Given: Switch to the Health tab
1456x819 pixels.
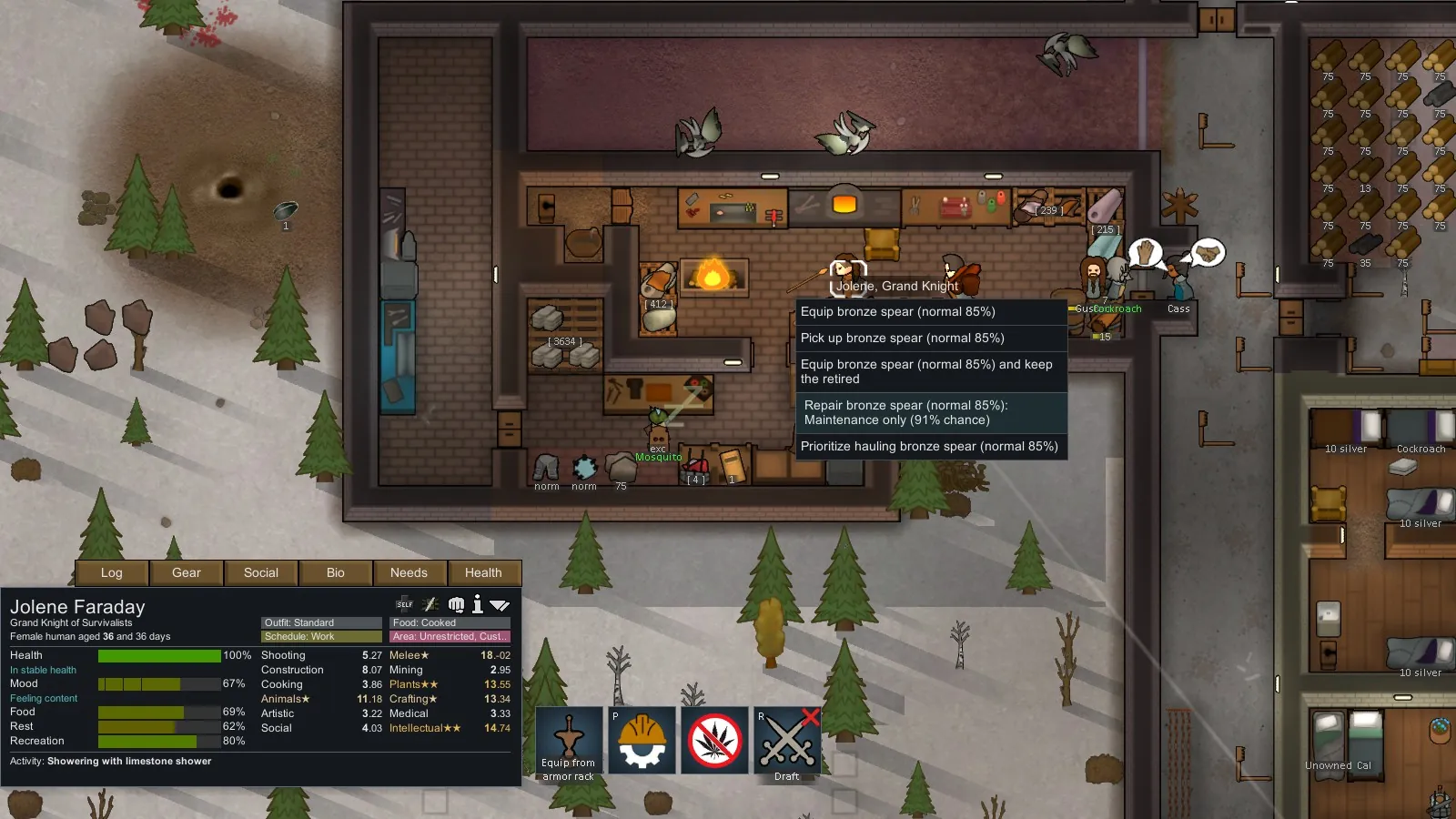Looking at the screenshot, I should coord(483,572).
